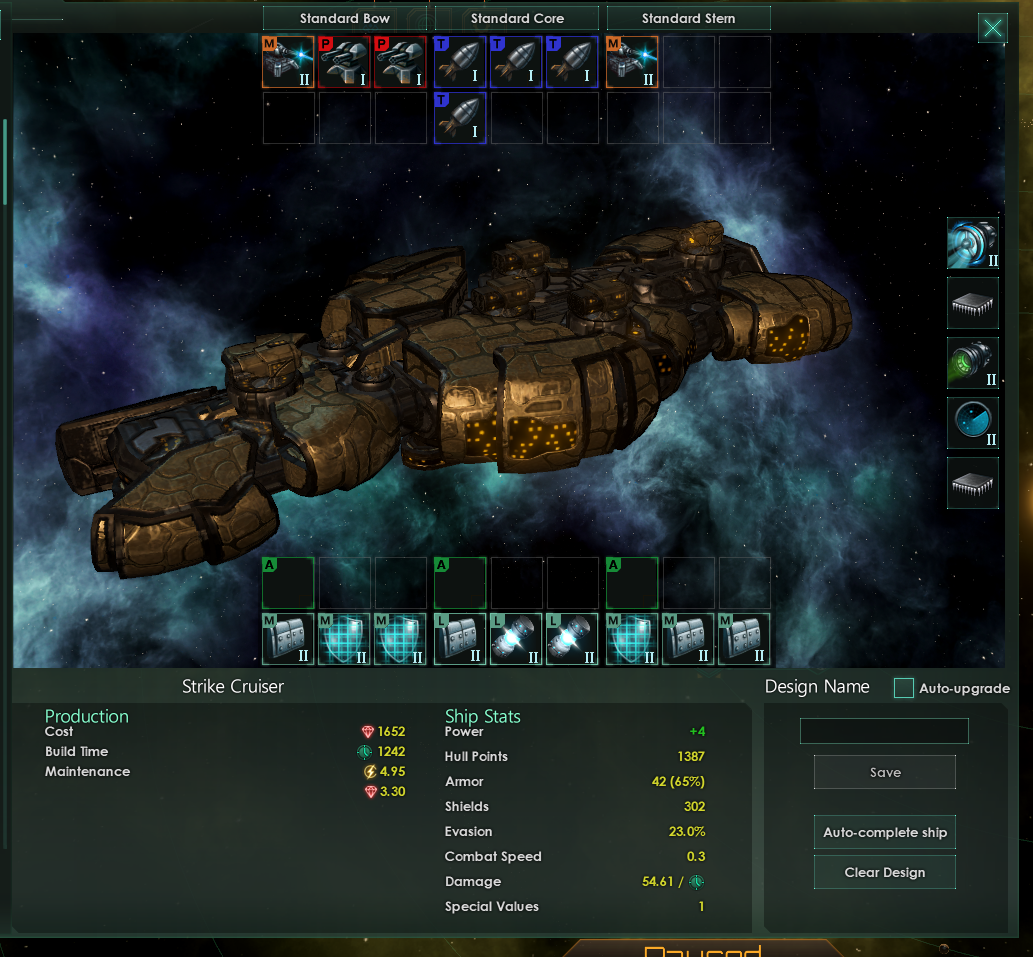The image size is (1033, 957).
Task: Clear the current ship design
Action: (x=884, y=872)
